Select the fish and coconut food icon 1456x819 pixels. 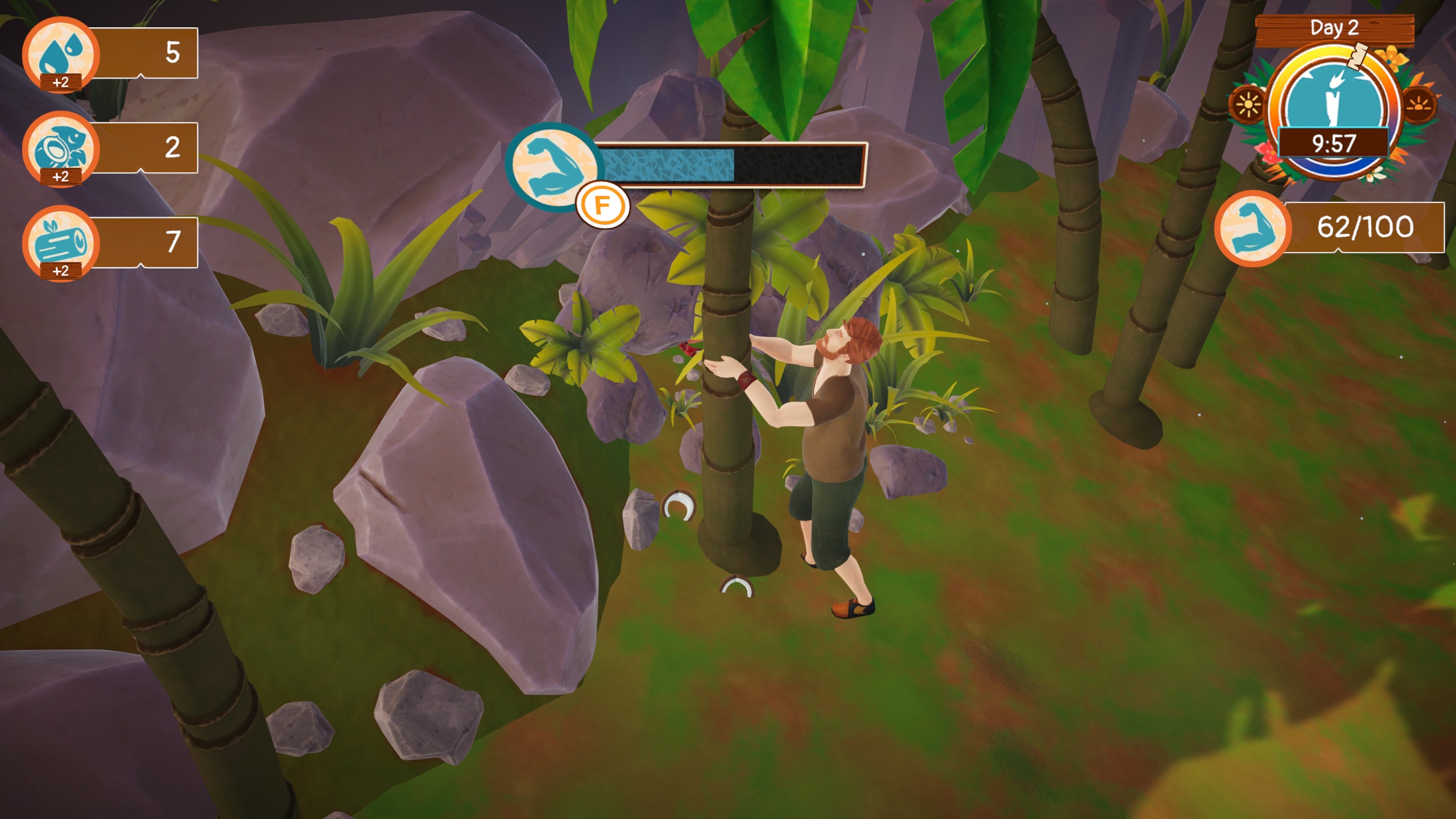point(61,147)
